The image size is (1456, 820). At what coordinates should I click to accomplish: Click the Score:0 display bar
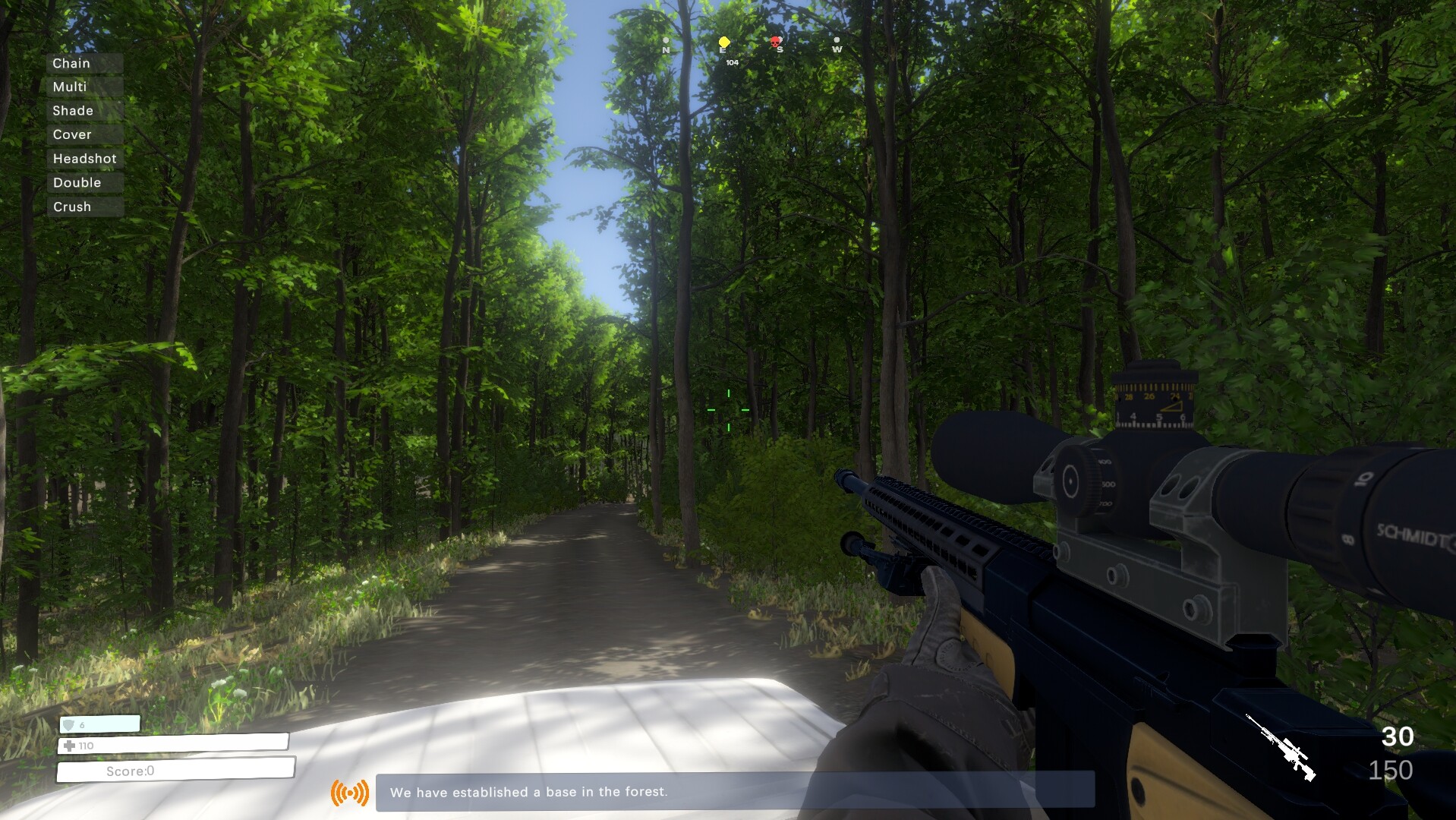click(x=129, y=771)
